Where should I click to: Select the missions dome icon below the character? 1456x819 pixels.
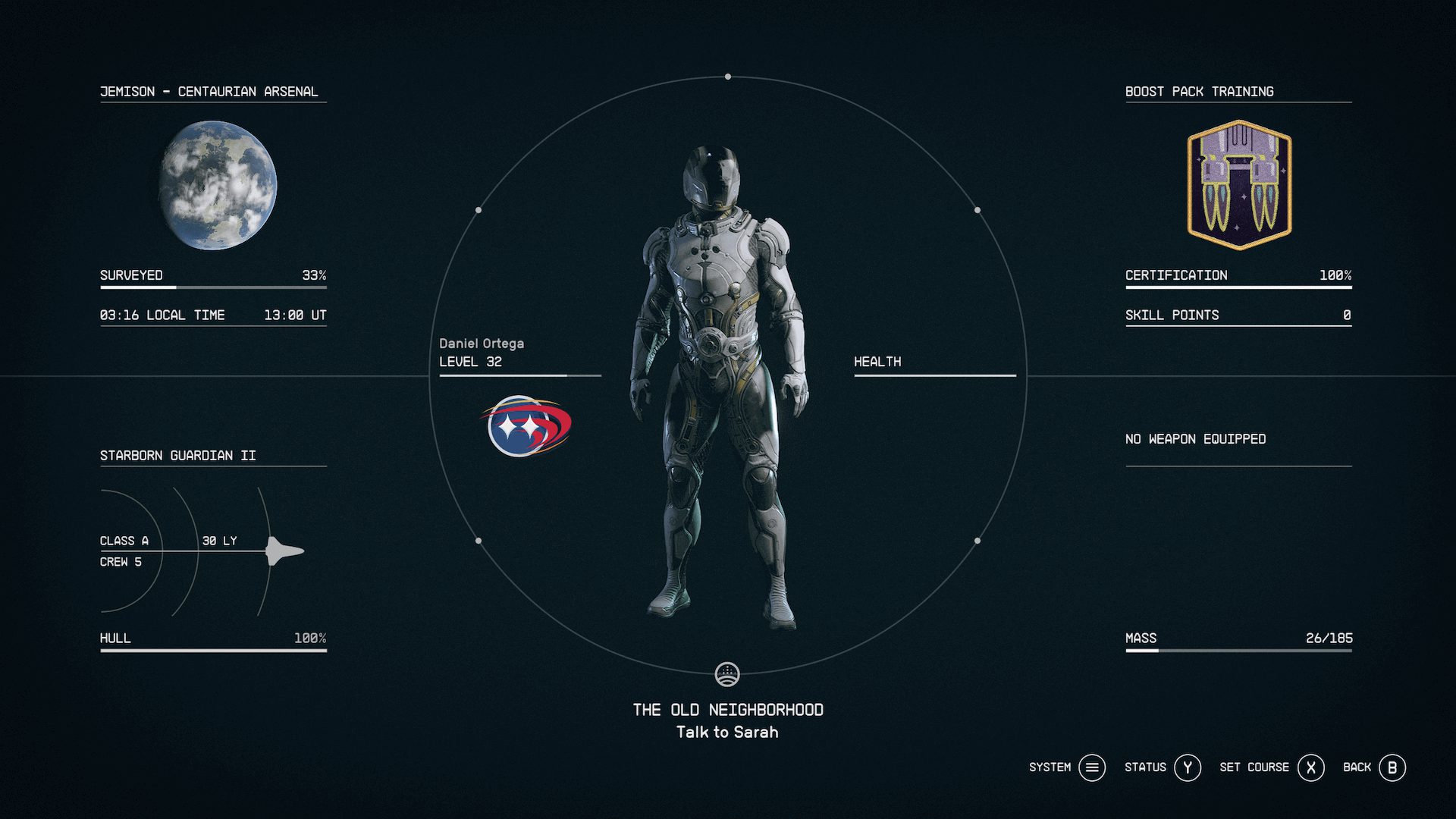(x=727, y=673)
